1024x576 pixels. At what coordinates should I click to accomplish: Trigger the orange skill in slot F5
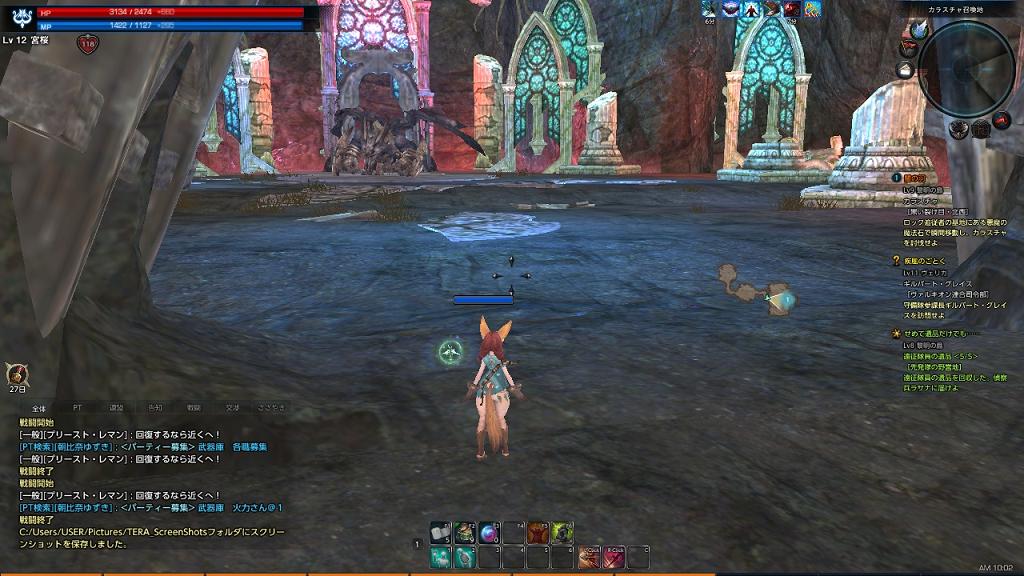(x=538, y=532)
